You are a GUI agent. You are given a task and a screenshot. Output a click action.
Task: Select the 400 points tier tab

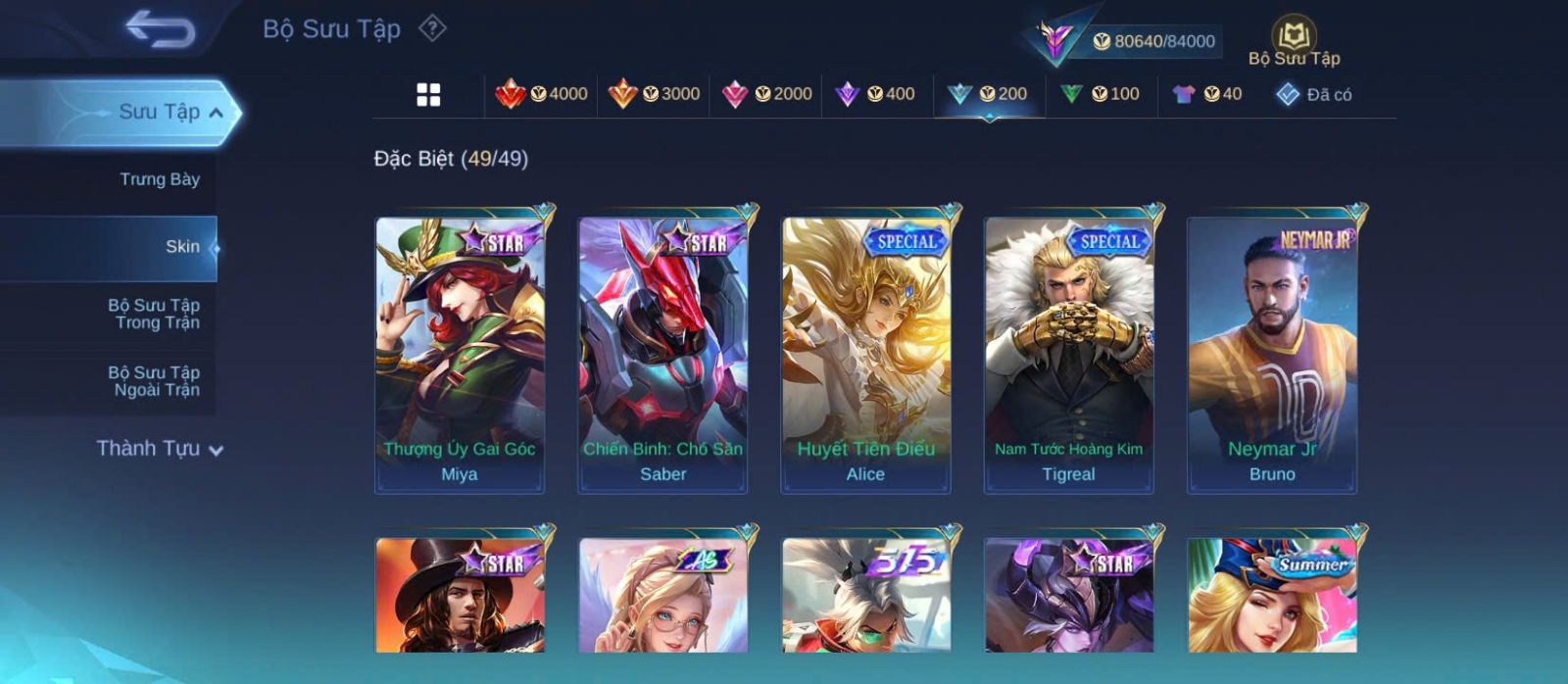point(876,94)
